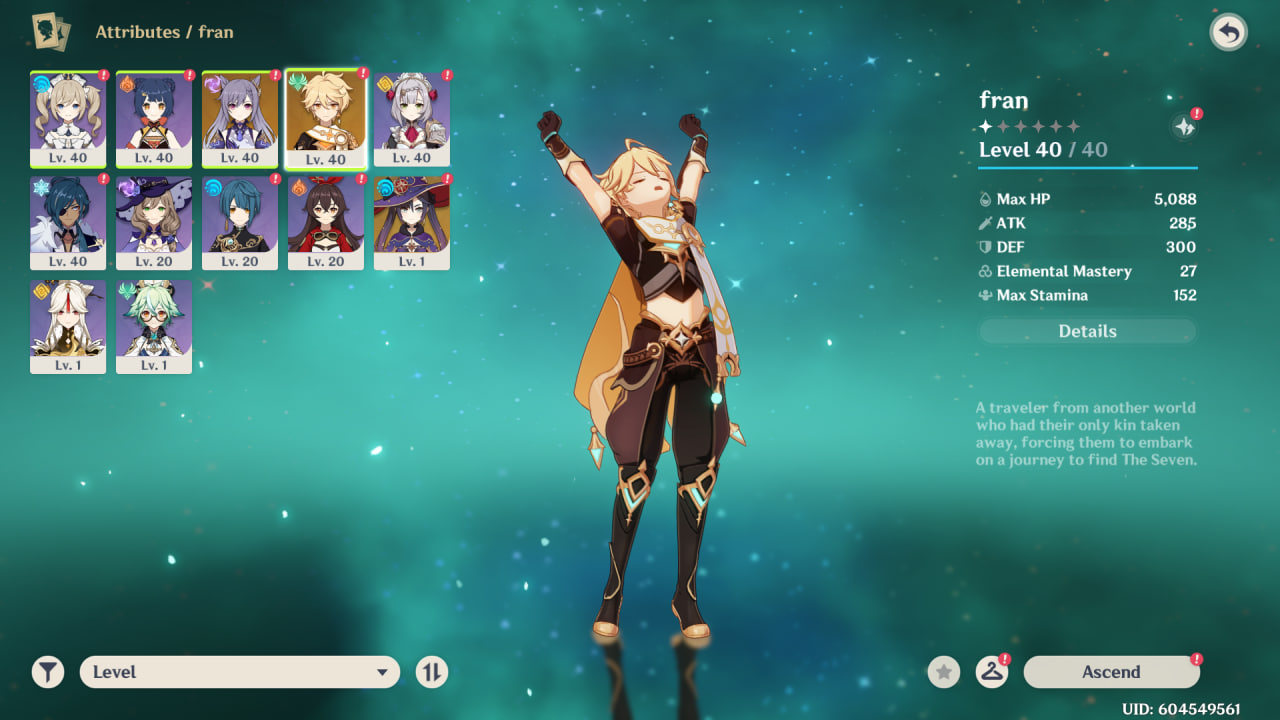The width and height of the screenshot is (1280, 720).
Task: Pick Sucrose's portrait
Action: pos(154,326)
